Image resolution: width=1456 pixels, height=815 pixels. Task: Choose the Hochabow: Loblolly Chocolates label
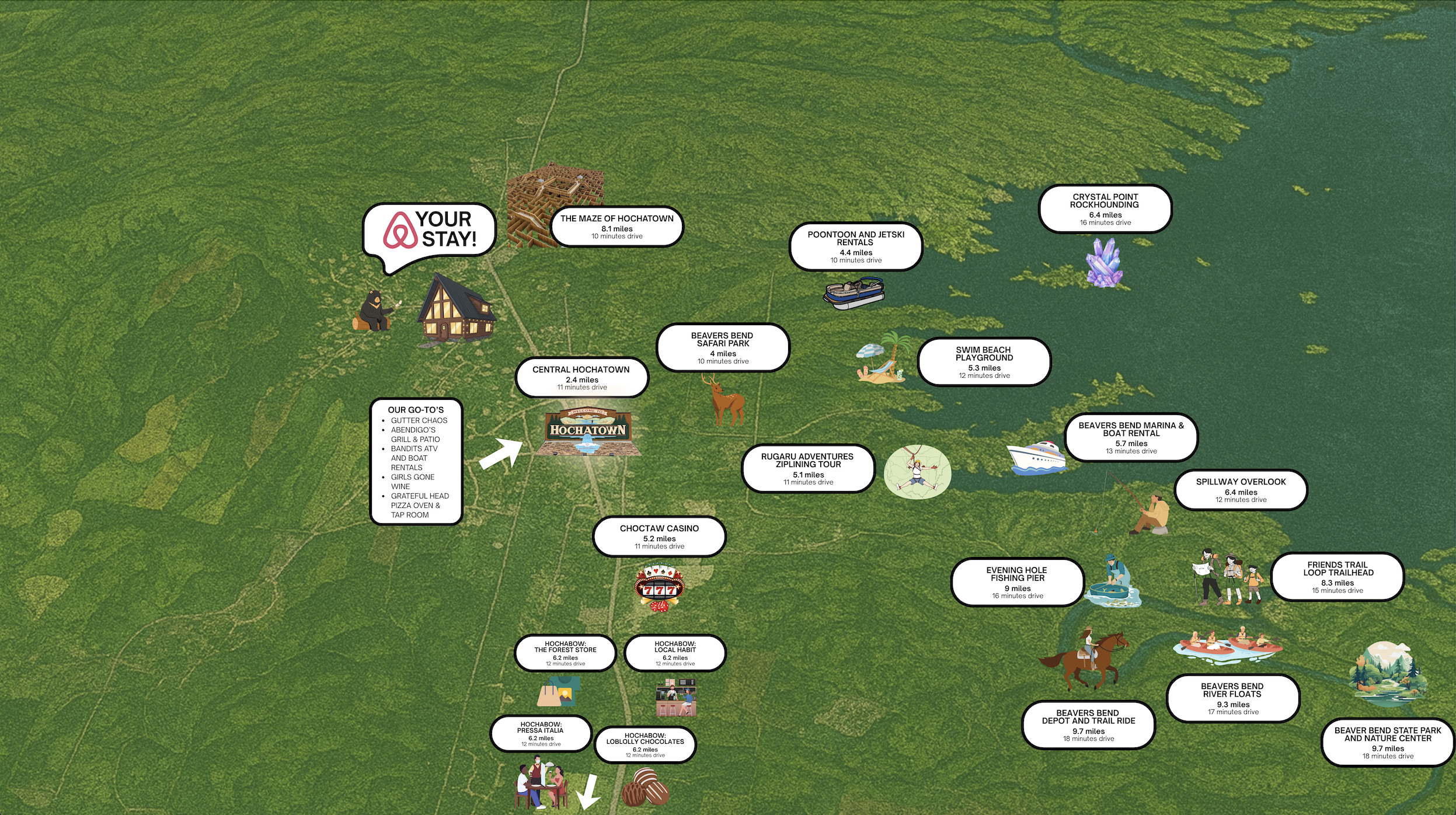click(645, 745)
